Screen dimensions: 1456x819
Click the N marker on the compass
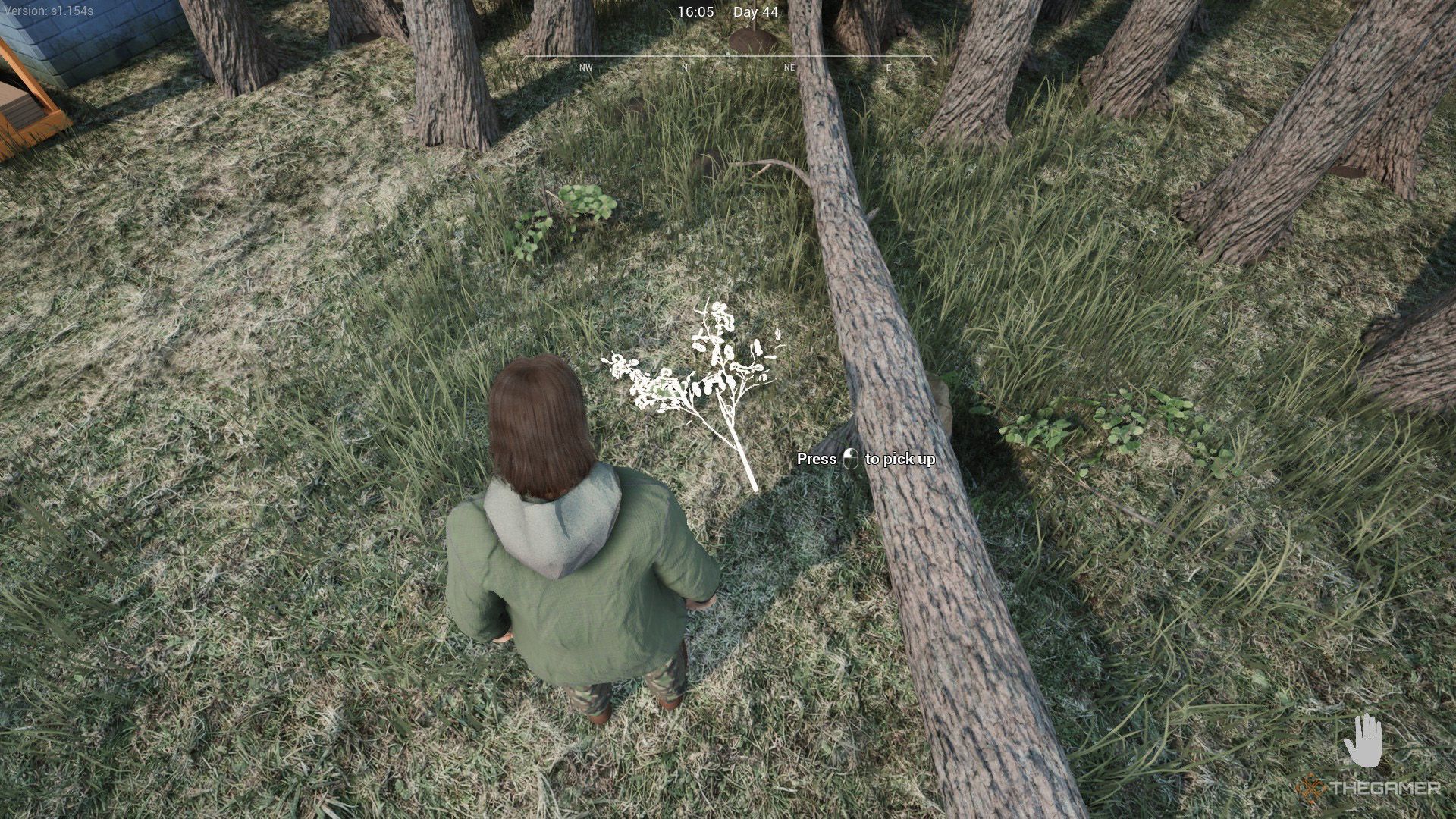point(685,68)
